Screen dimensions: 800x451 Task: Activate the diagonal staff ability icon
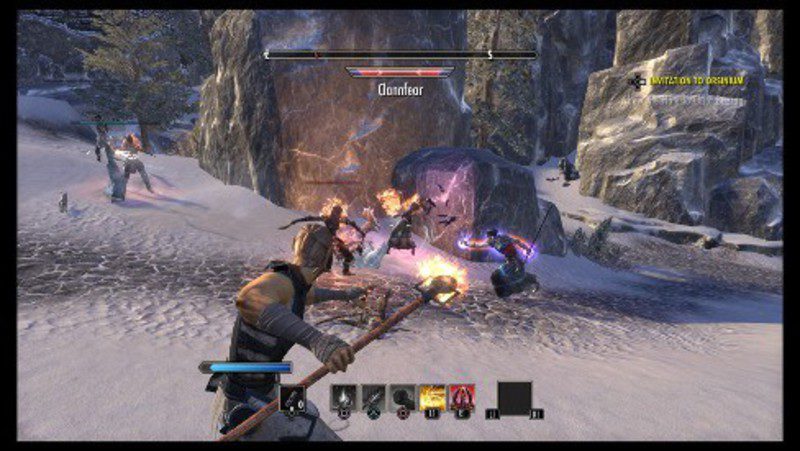point(373,398)
